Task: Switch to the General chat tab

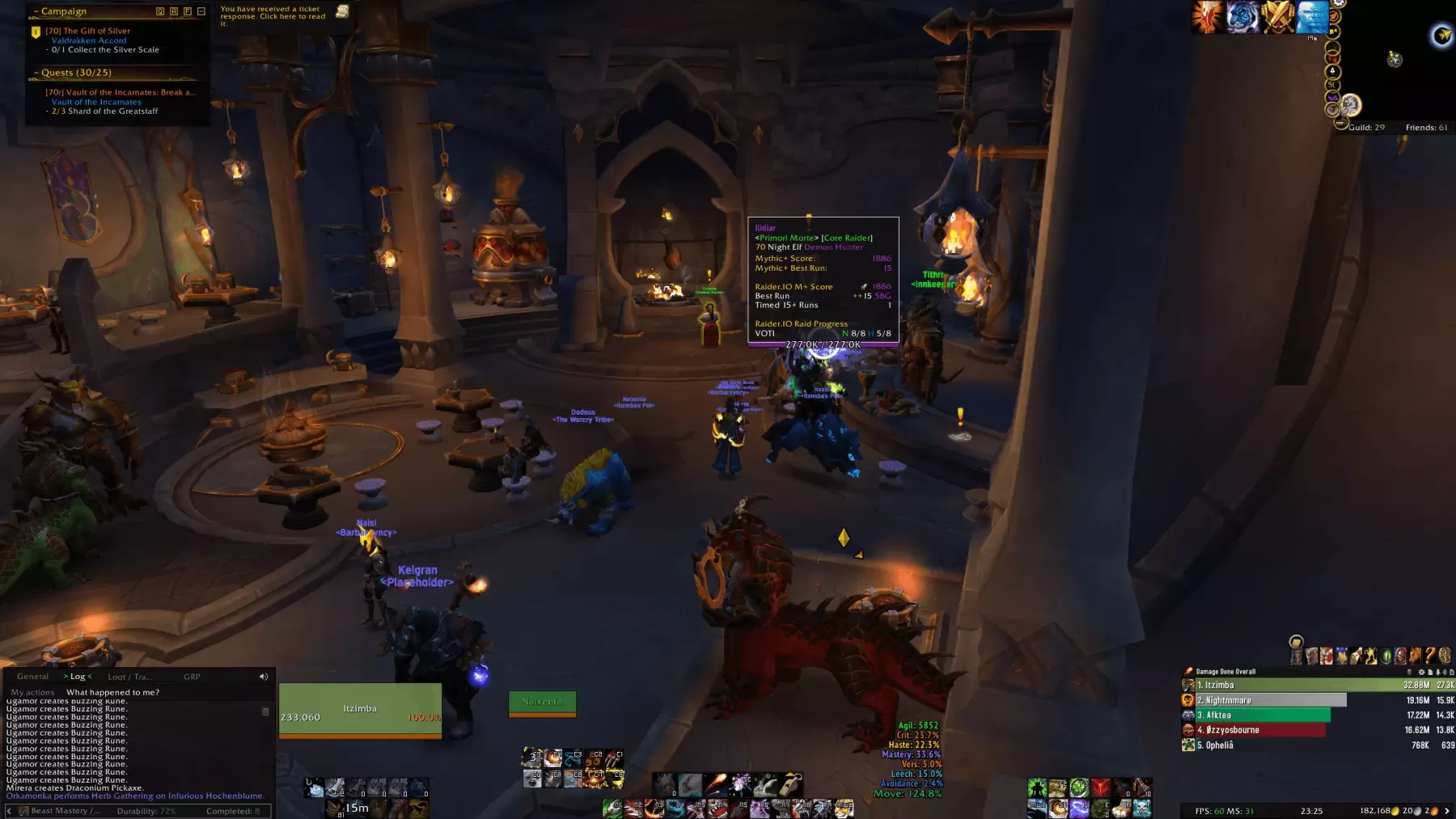Action: pos(32,677)
